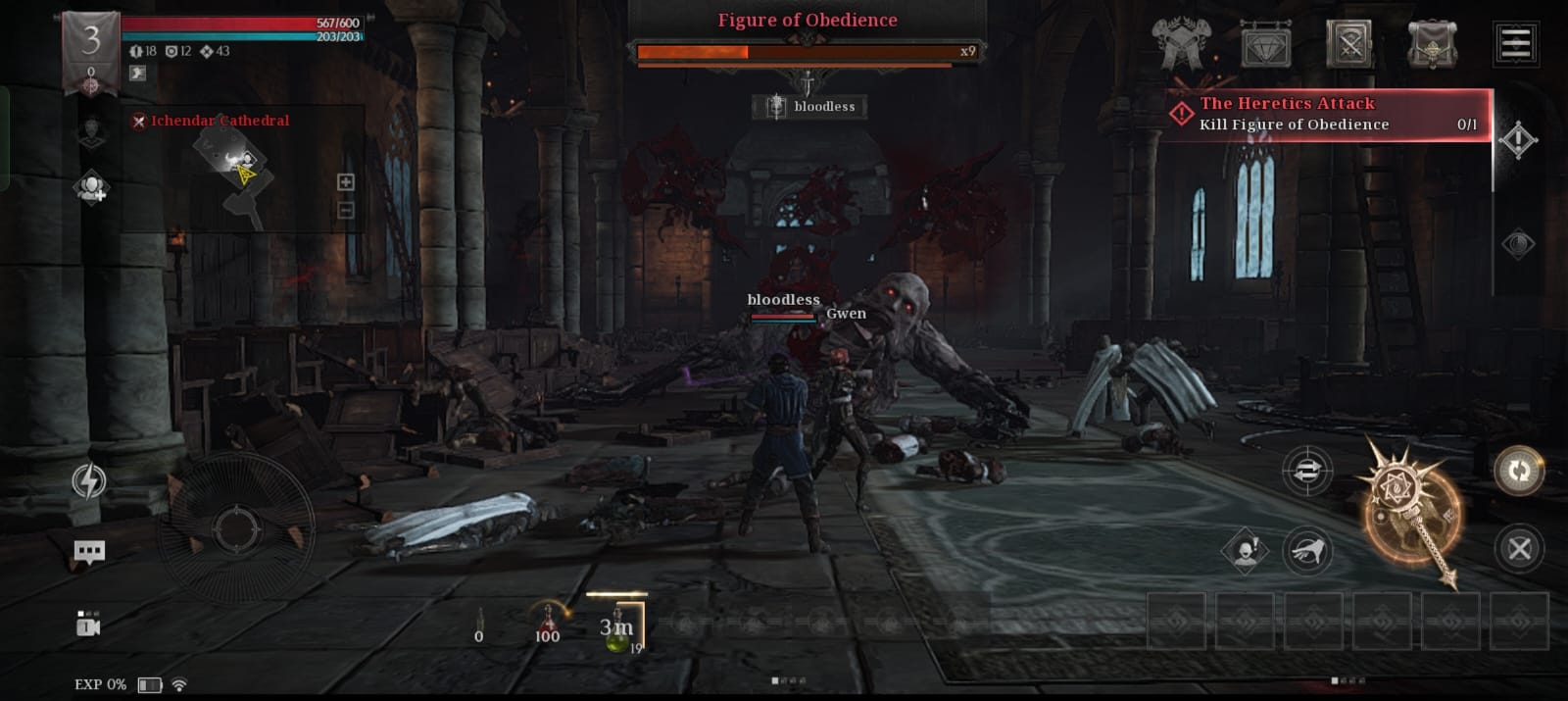The height and width of the screenshot is (701, 1568).
Task: Tap the shouting person icon
Action: click(x=1245, y=552)
